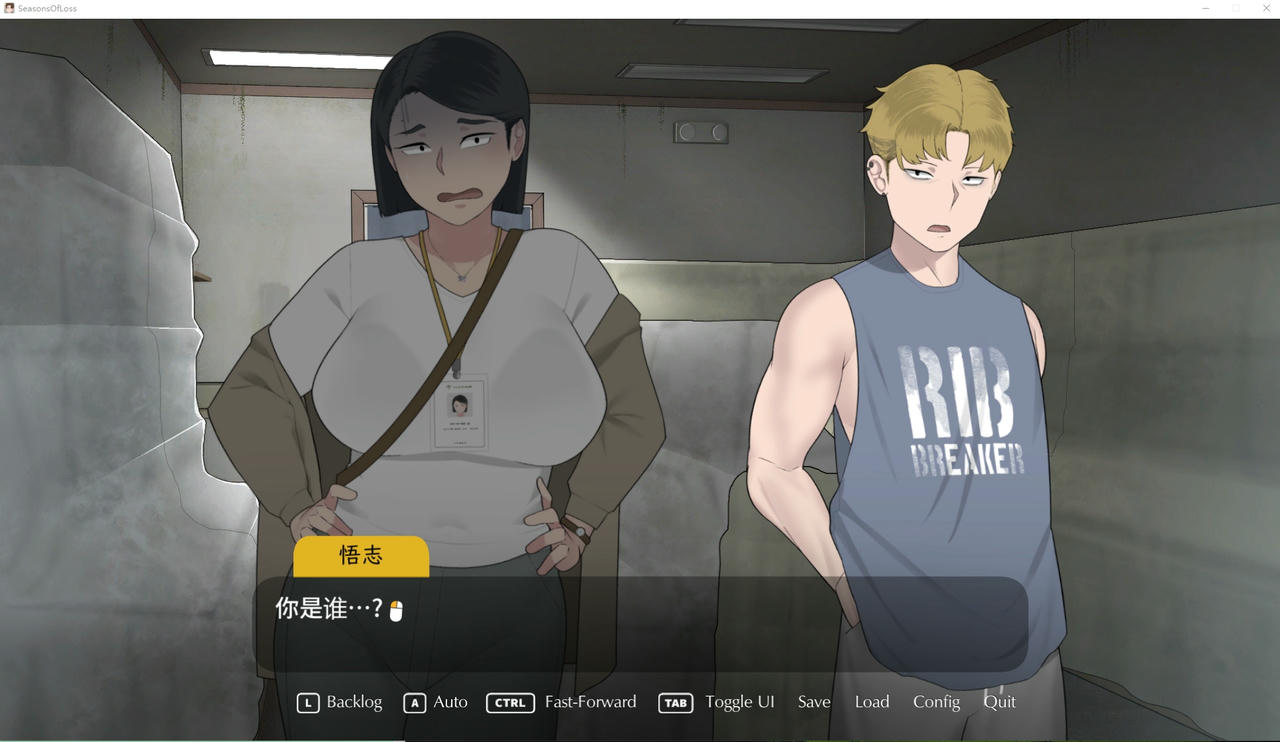Click the A keycap icon beside Auto
This screenshot has height=742, width=1280.
(414, 703)
